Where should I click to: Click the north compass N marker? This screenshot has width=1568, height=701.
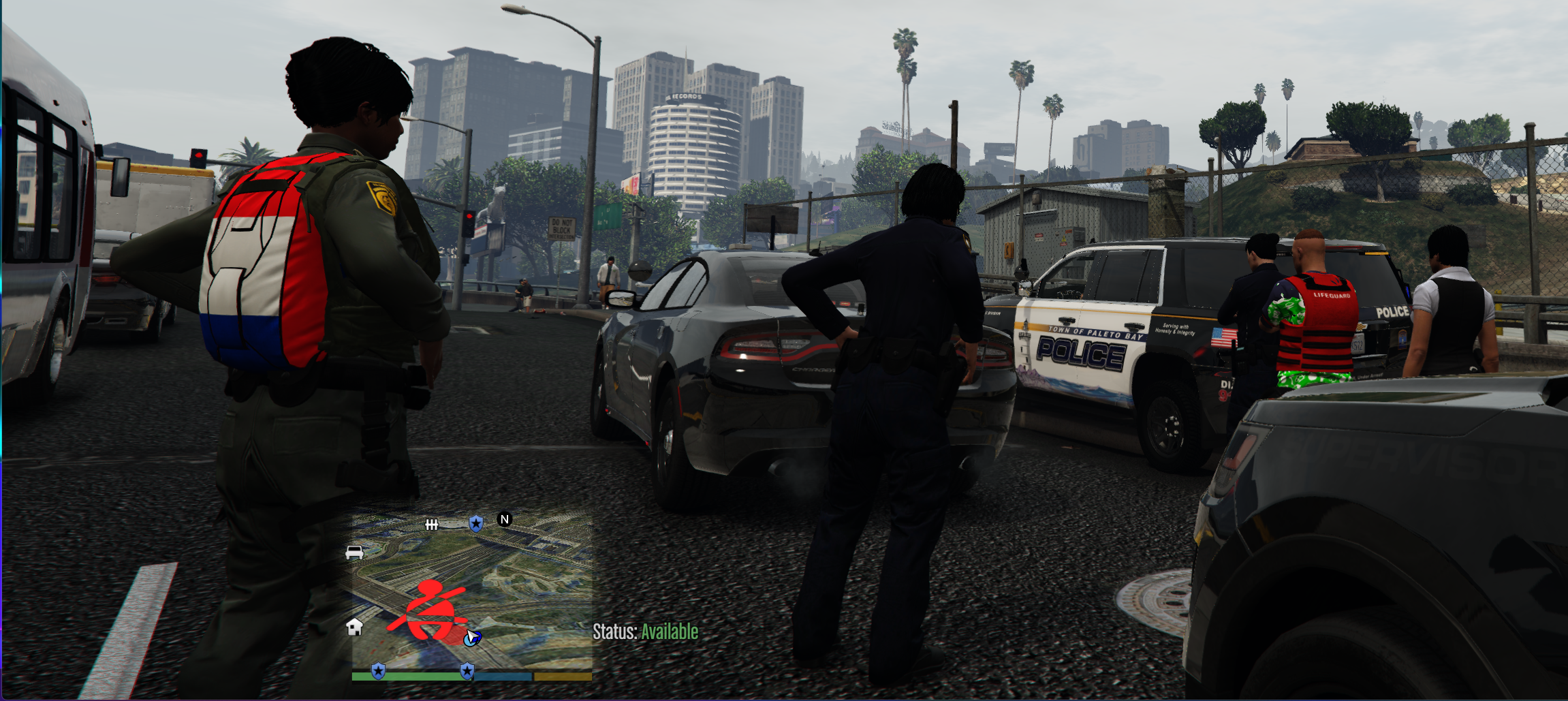tap(505, 520)
